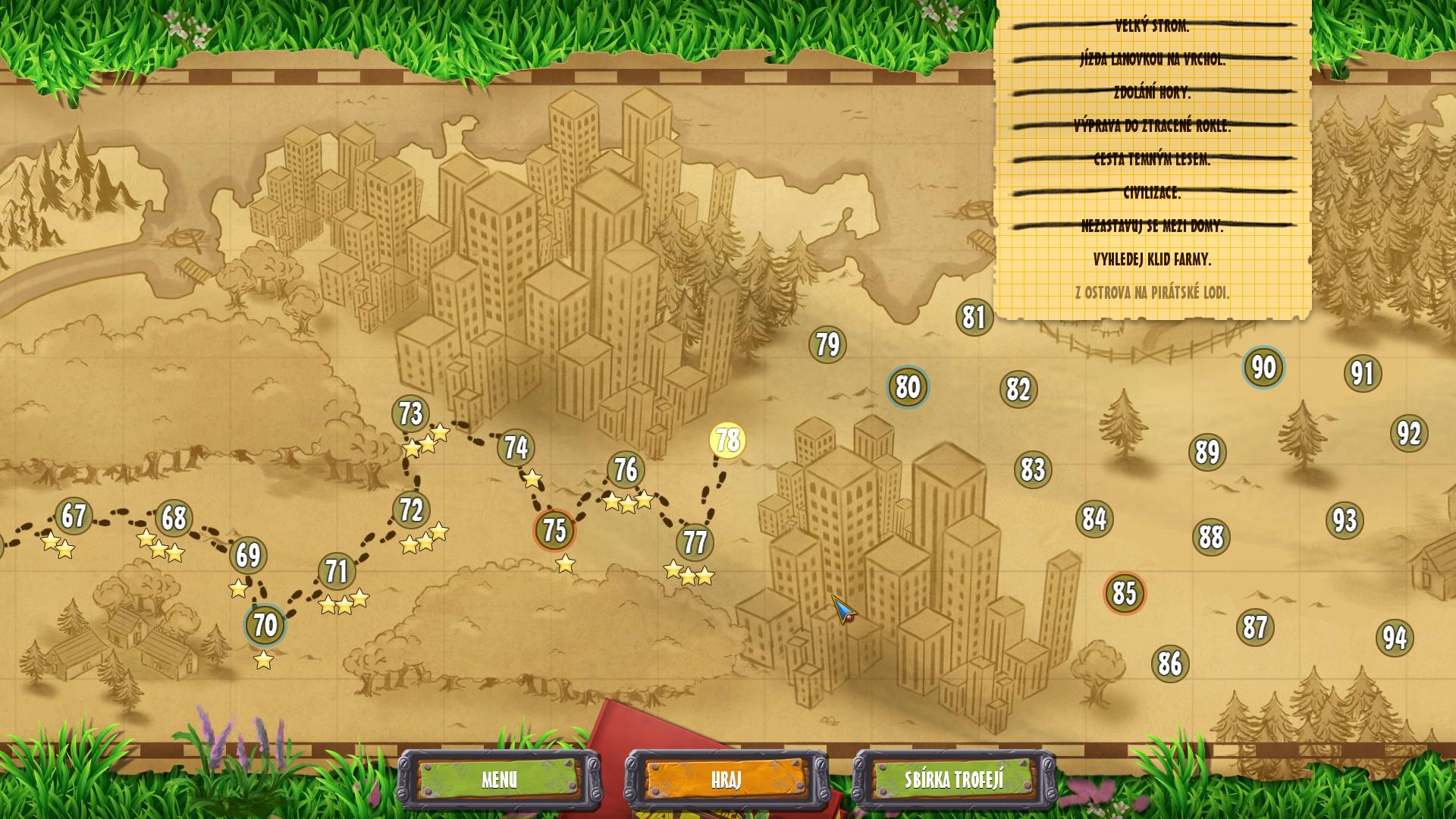Open level 71 node

tap(337, 572)
